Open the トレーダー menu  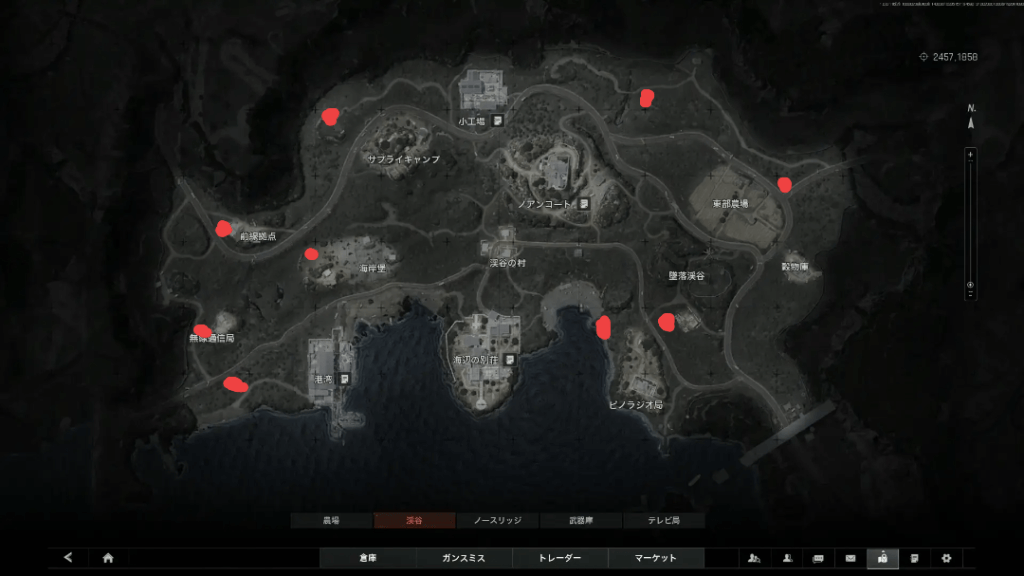click(559, 558)
